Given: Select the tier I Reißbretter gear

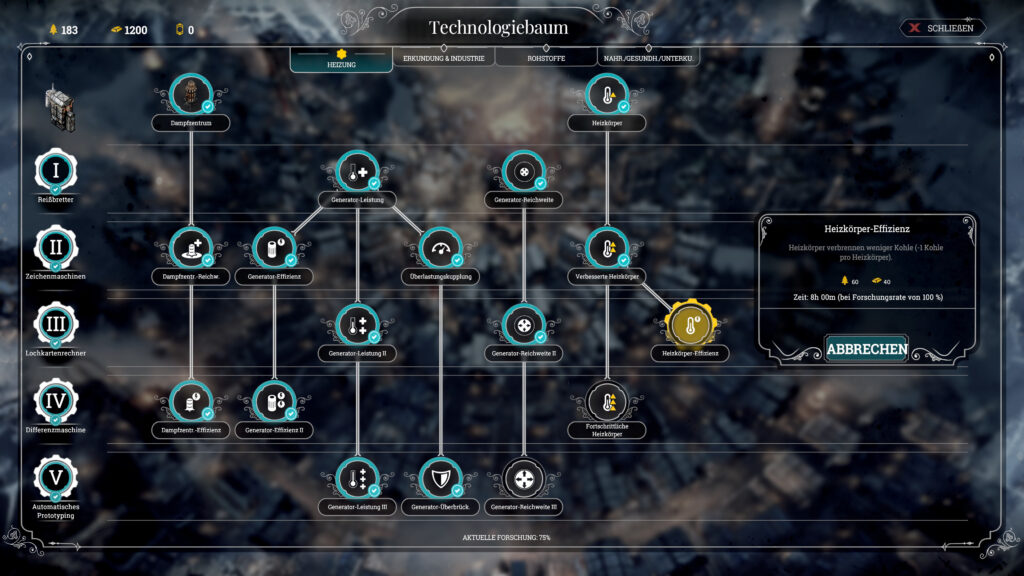Looking at the screenshot, I should tap(56, 171).
